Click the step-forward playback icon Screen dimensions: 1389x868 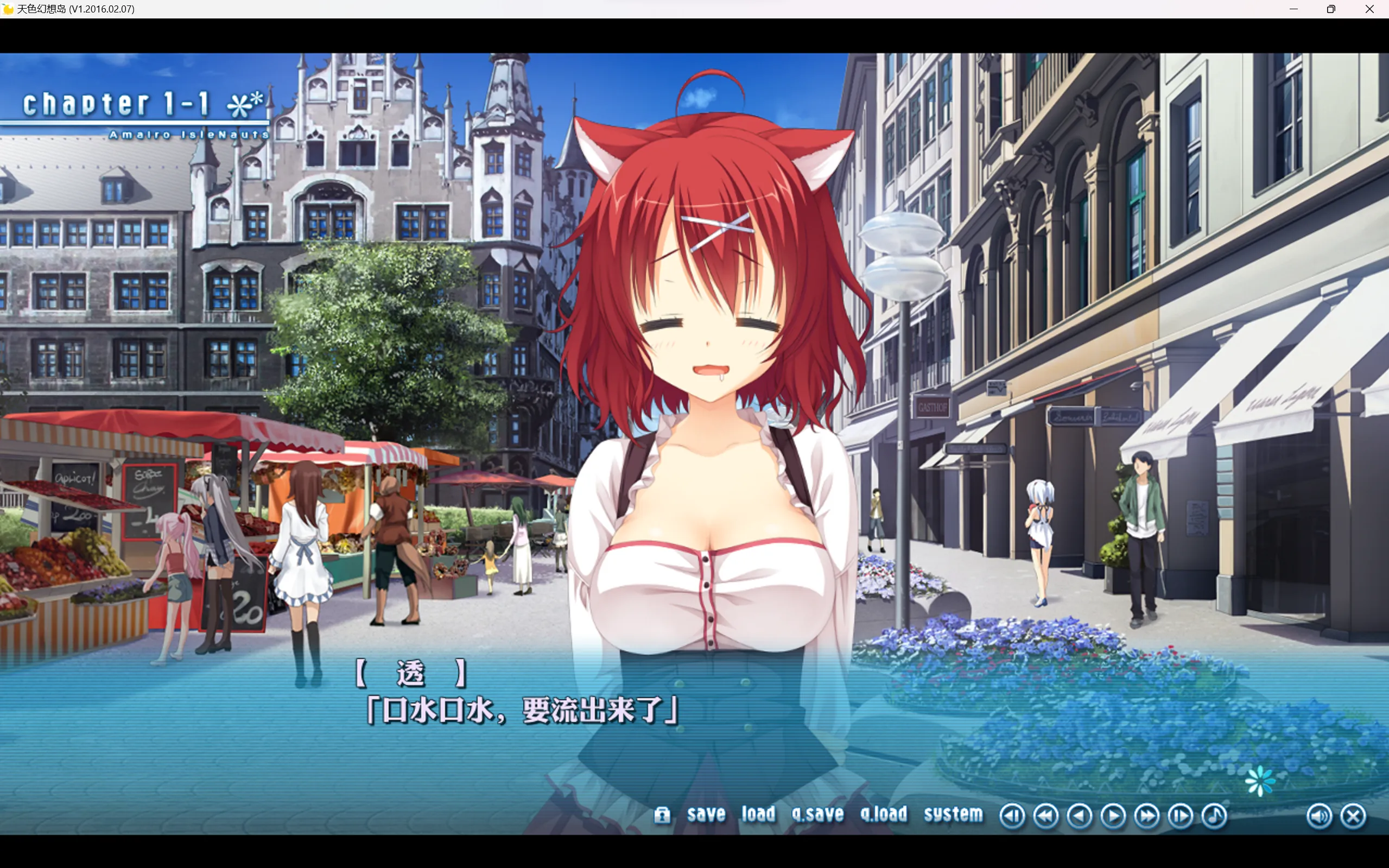pyautogui.click(x=1180, y=815)
